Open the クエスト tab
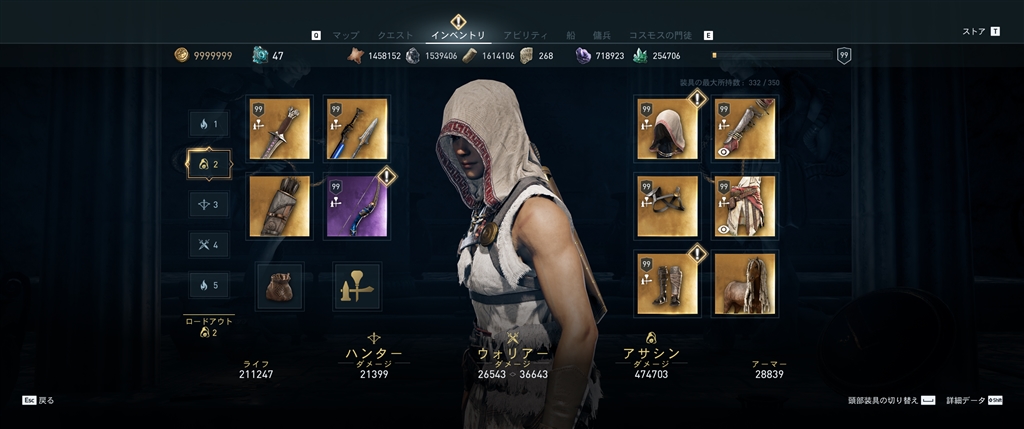This screenshot has height=429, width=1024. [x=395, y=35]
